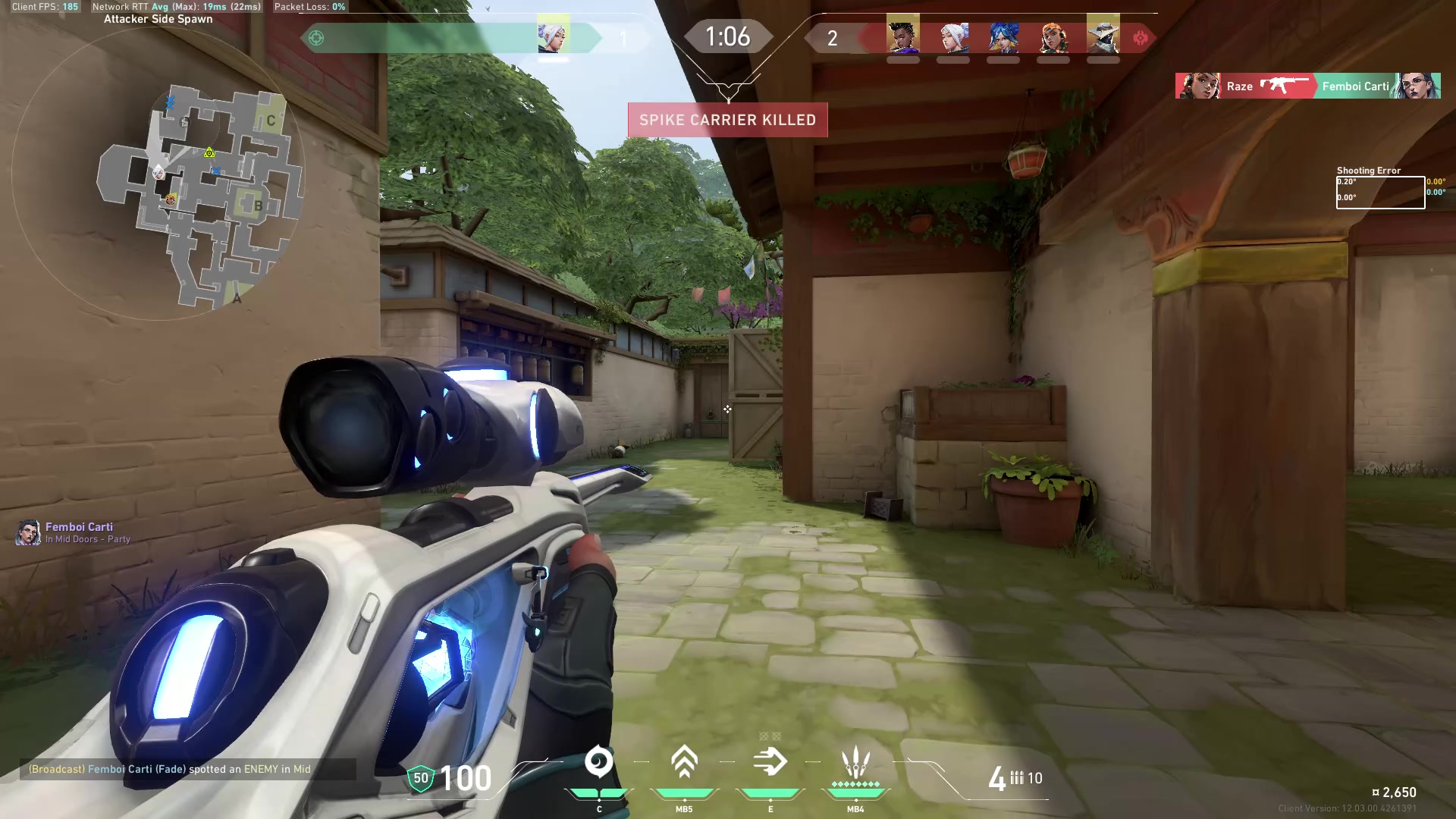Click the Jett portrait on the left team bar

pyautogui.click(x=554, y=35)
